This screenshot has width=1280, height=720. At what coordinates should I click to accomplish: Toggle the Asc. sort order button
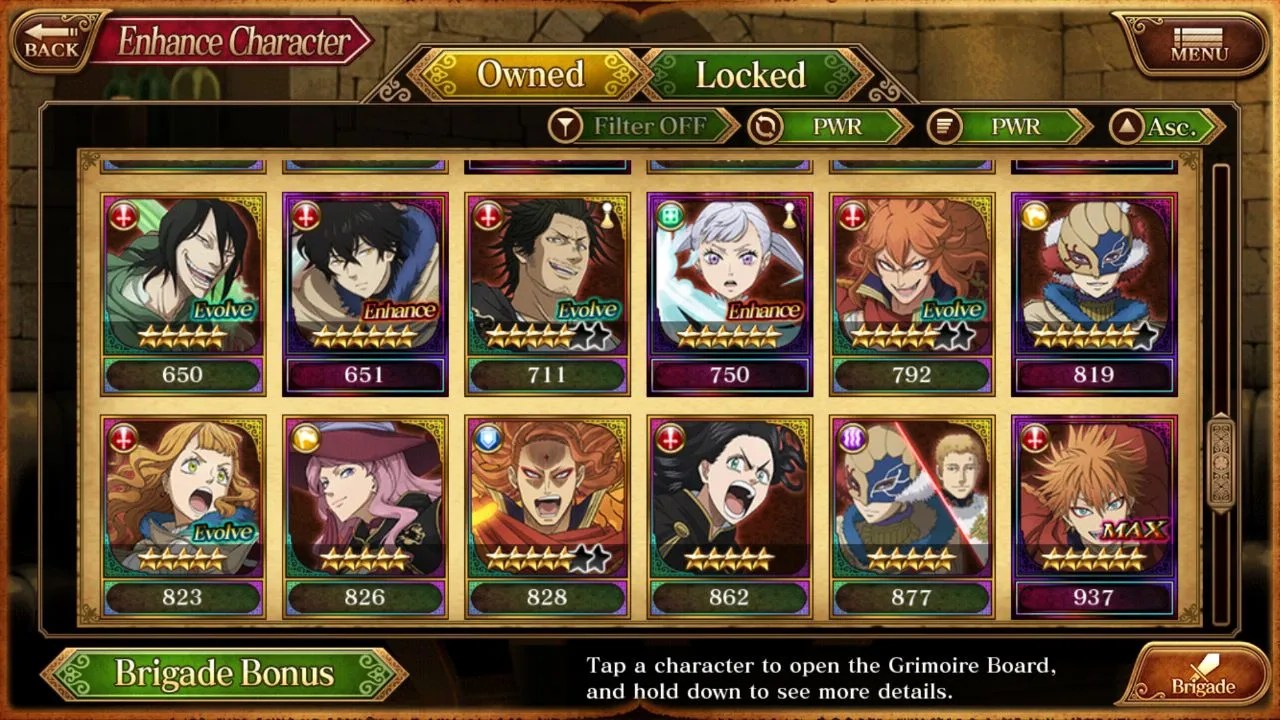1166,127
